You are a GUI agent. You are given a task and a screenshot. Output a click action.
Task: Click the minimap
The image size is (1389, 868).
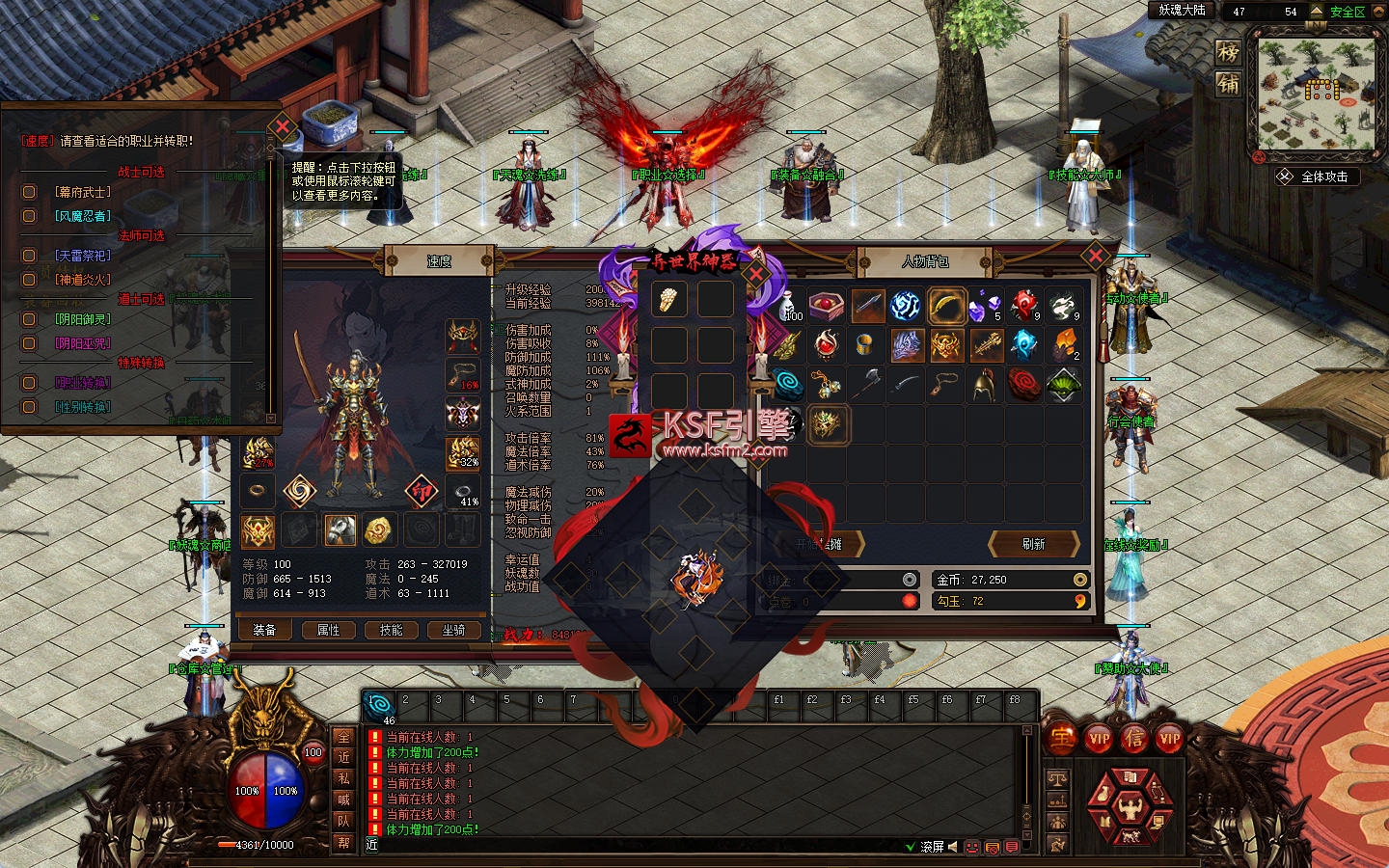1316,93
